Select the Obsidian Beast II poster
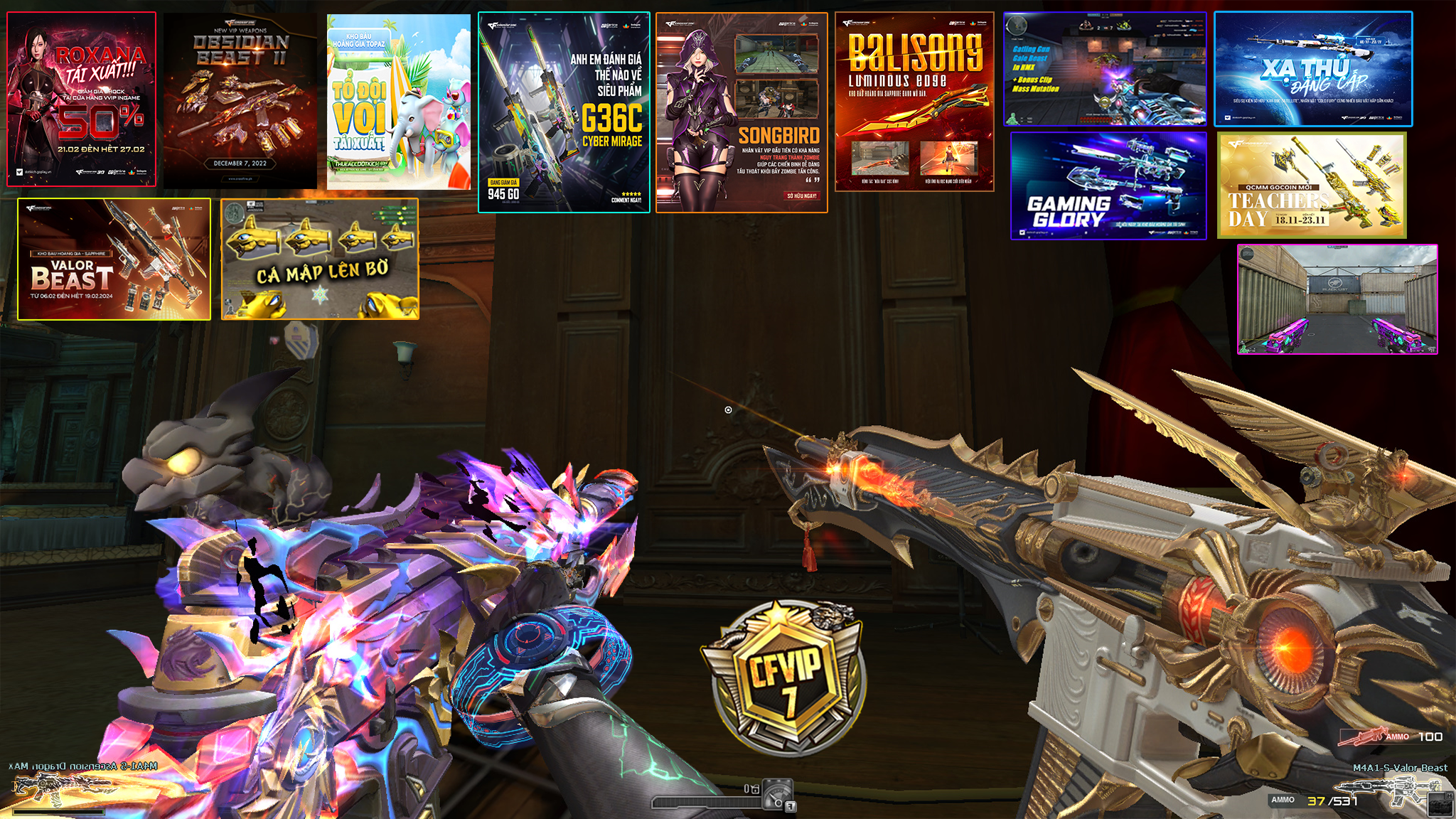The height and width of the screenshot is (819, 1456). click(240, 101)
